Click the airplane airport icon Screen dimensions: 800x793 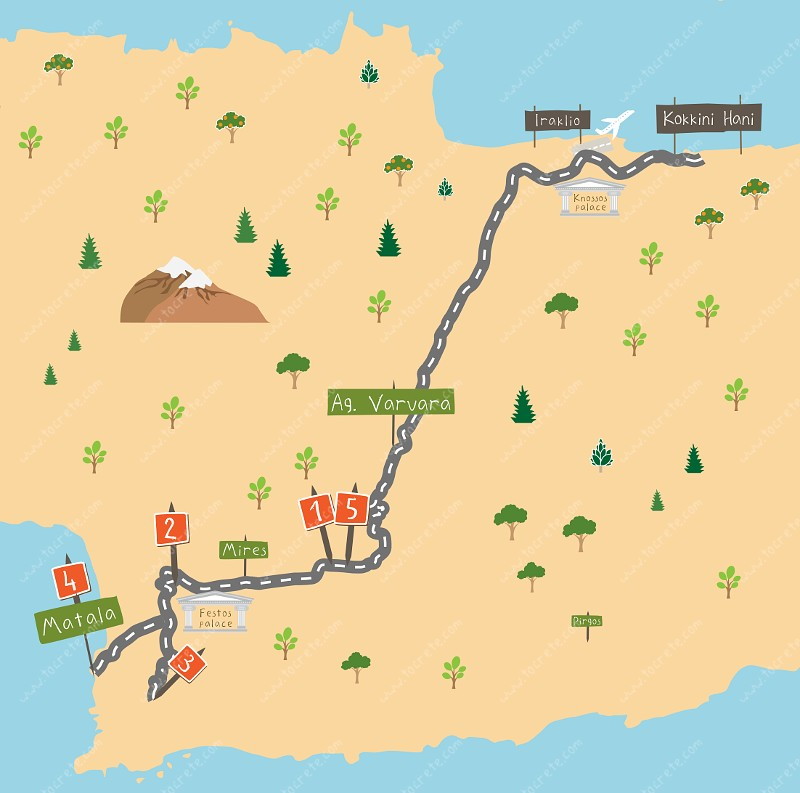click(x=614, y=125)
